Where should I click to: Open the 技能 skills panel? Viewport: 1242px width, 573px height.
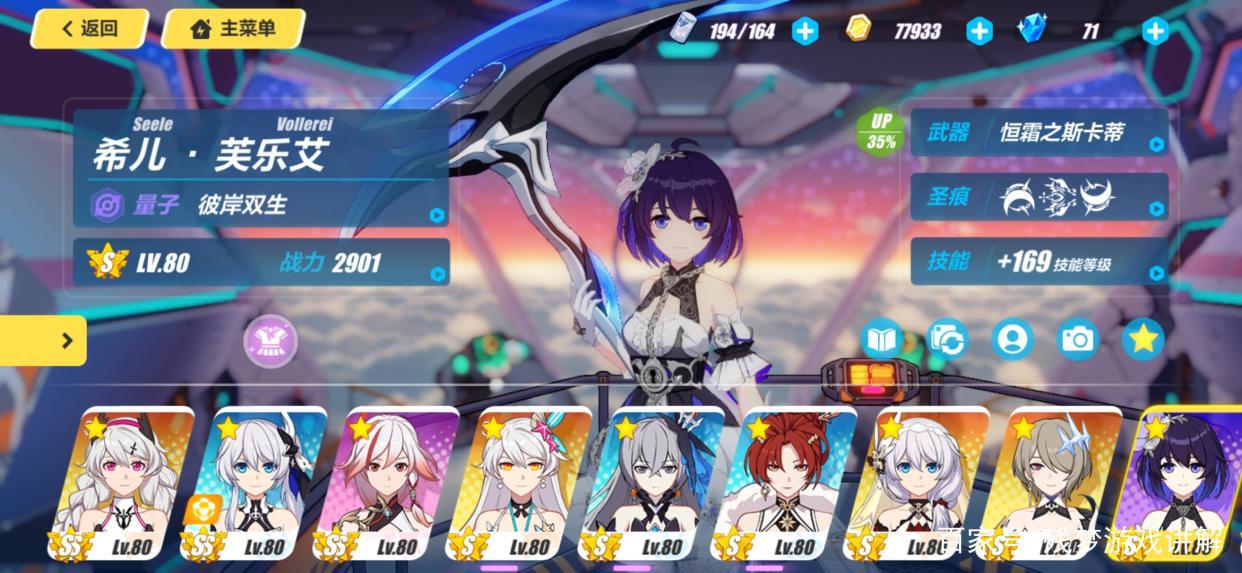pyautogui.click(x=1039, y=262)
